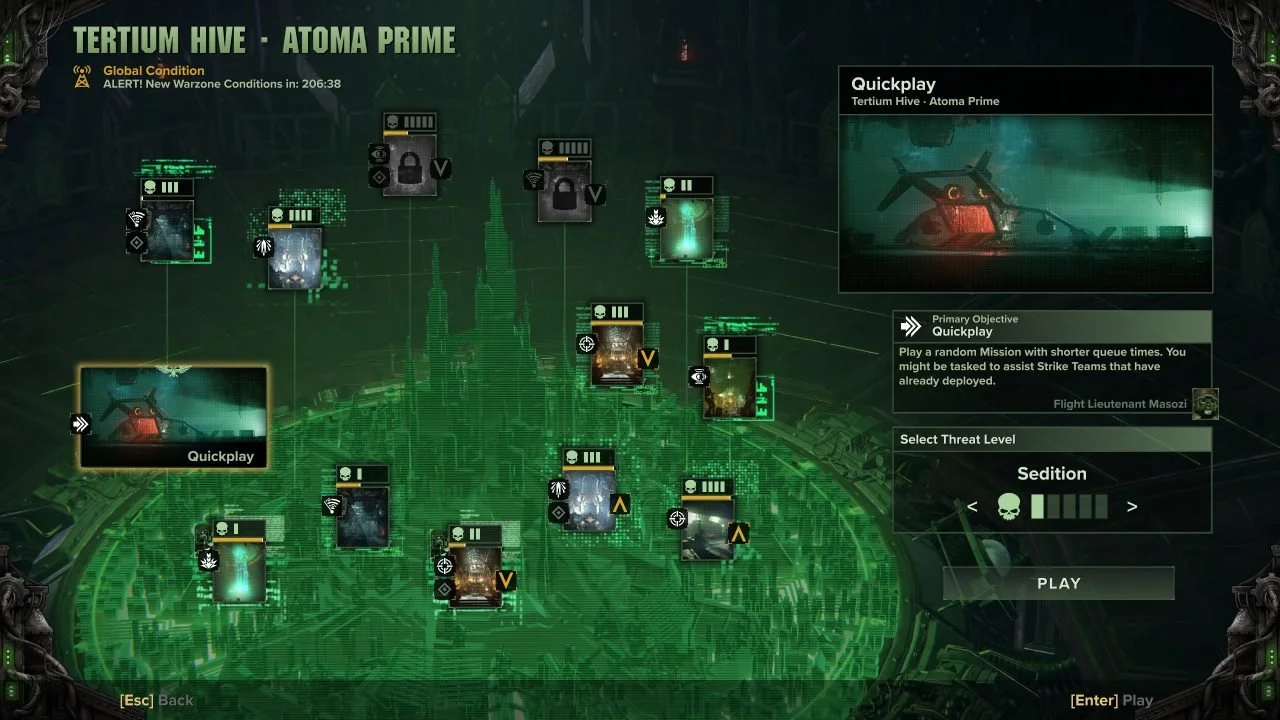Select the claw-icon mission without a diamond icon

[x=294, y=258]
